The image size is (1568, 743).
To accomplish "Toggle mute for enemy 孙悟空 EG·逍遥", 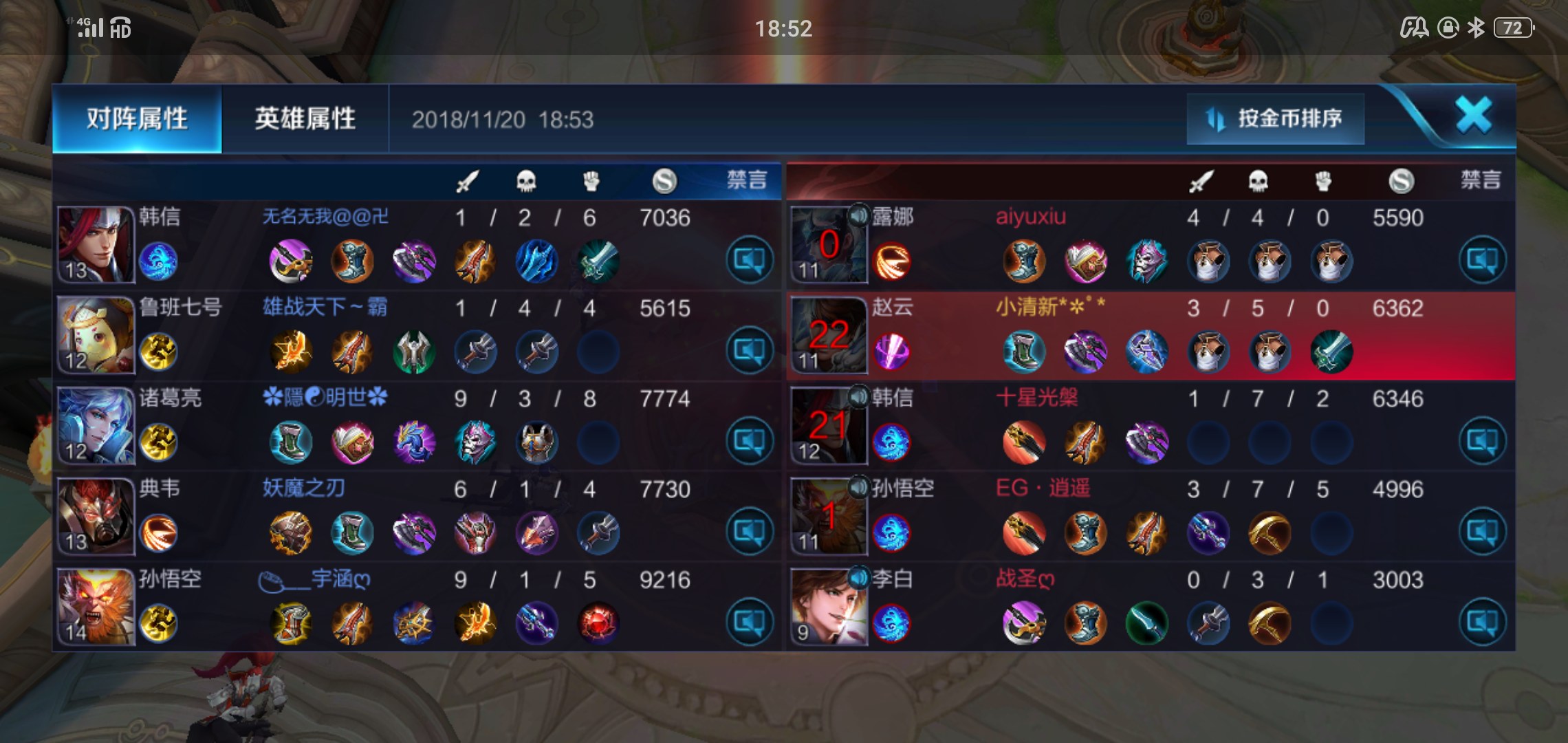I will (x=1482, y=532).
